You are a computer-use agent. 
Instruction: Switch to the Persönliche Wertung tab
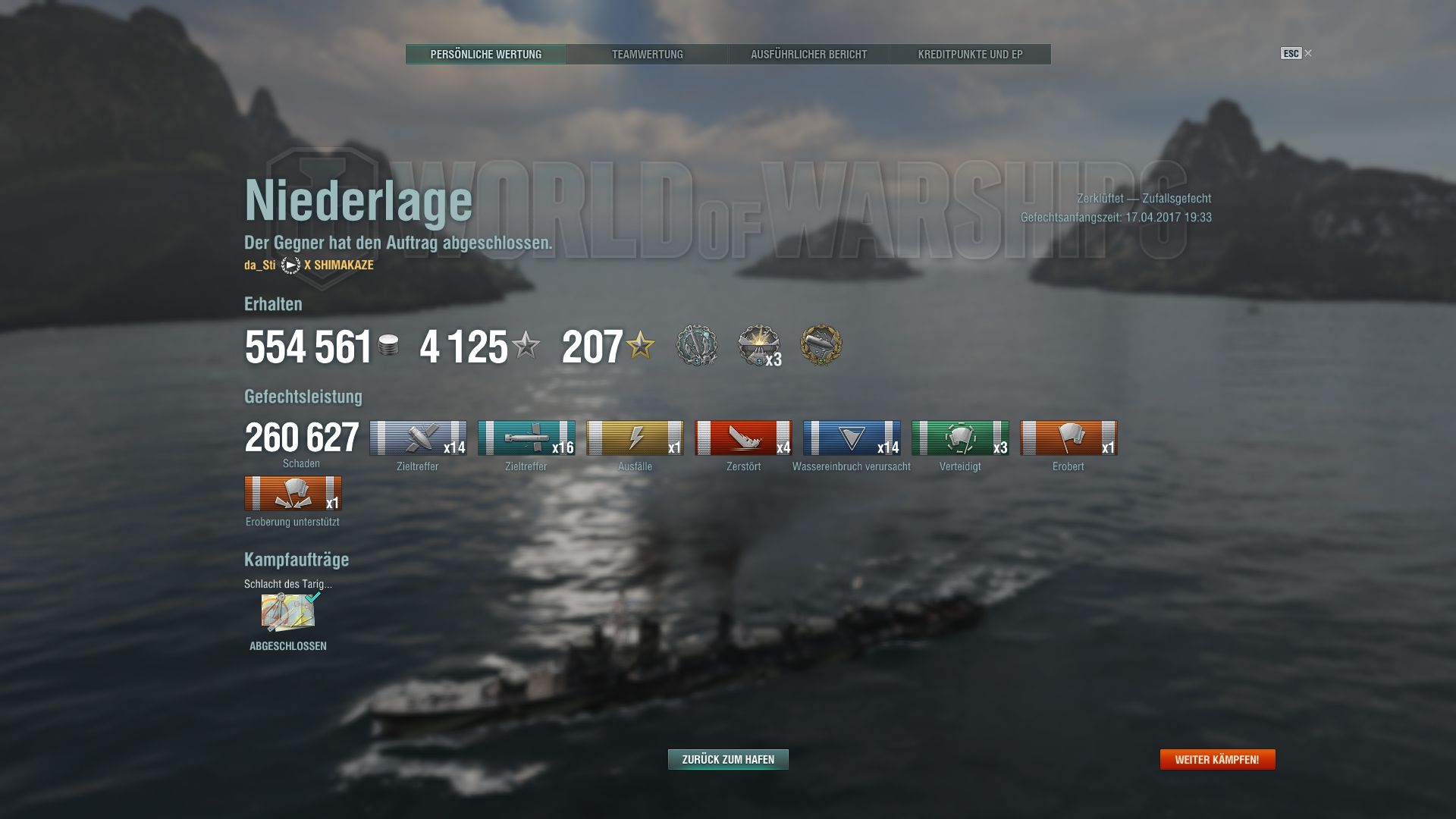(485, 55)
